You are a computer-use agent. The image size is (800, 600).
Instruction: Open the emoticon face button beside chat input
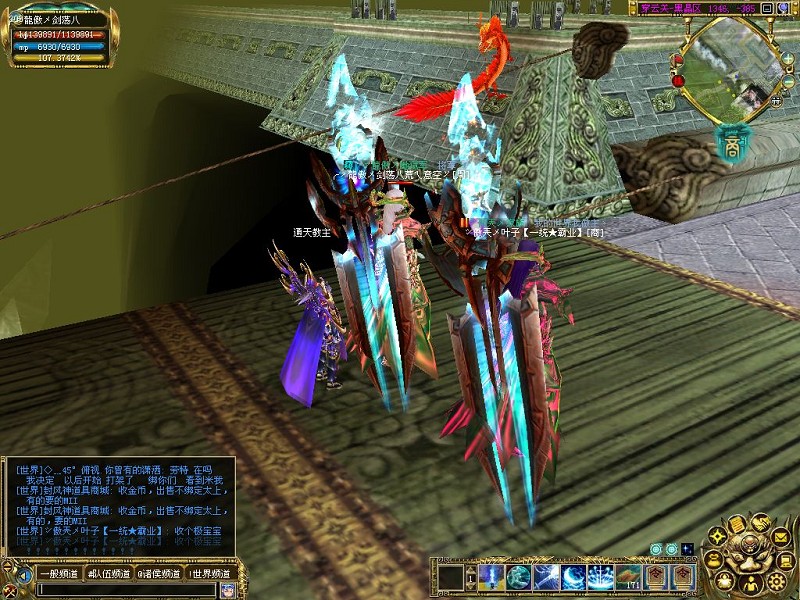point(225,590)
